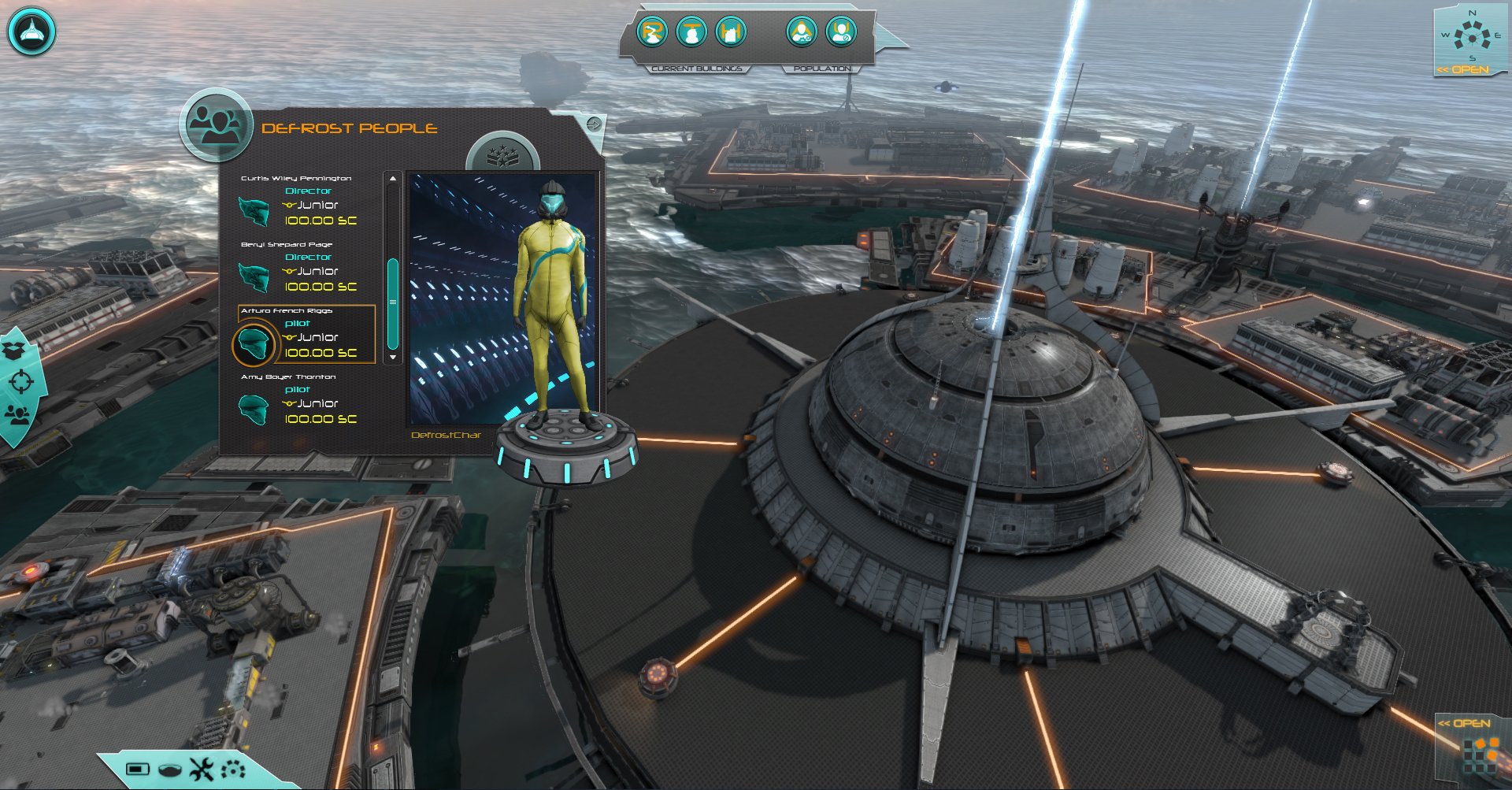Open the population worker gear icon
Image resolution: width=1512 pixels, height=790 pixels.
(x=801, y=32)
